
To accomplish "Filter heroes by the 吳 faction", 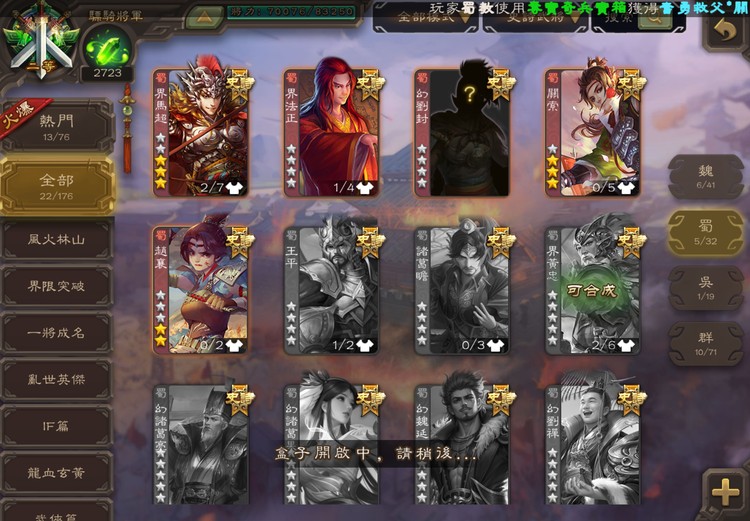I will [x=706, y=289].
